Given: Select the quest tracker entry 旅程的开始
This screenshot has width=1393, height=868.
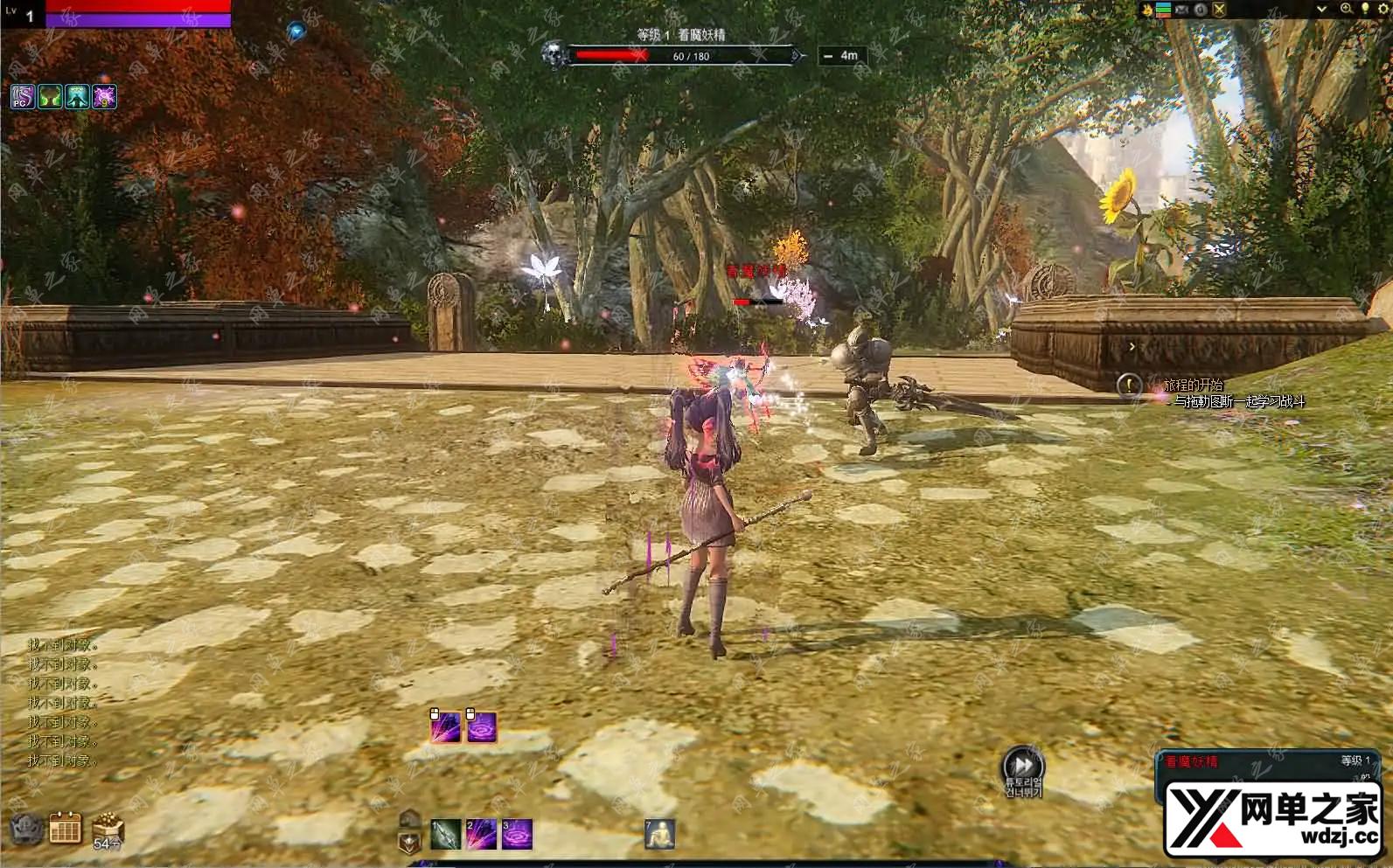Looking at the screenshot, I should click(x=1193, y=385).
